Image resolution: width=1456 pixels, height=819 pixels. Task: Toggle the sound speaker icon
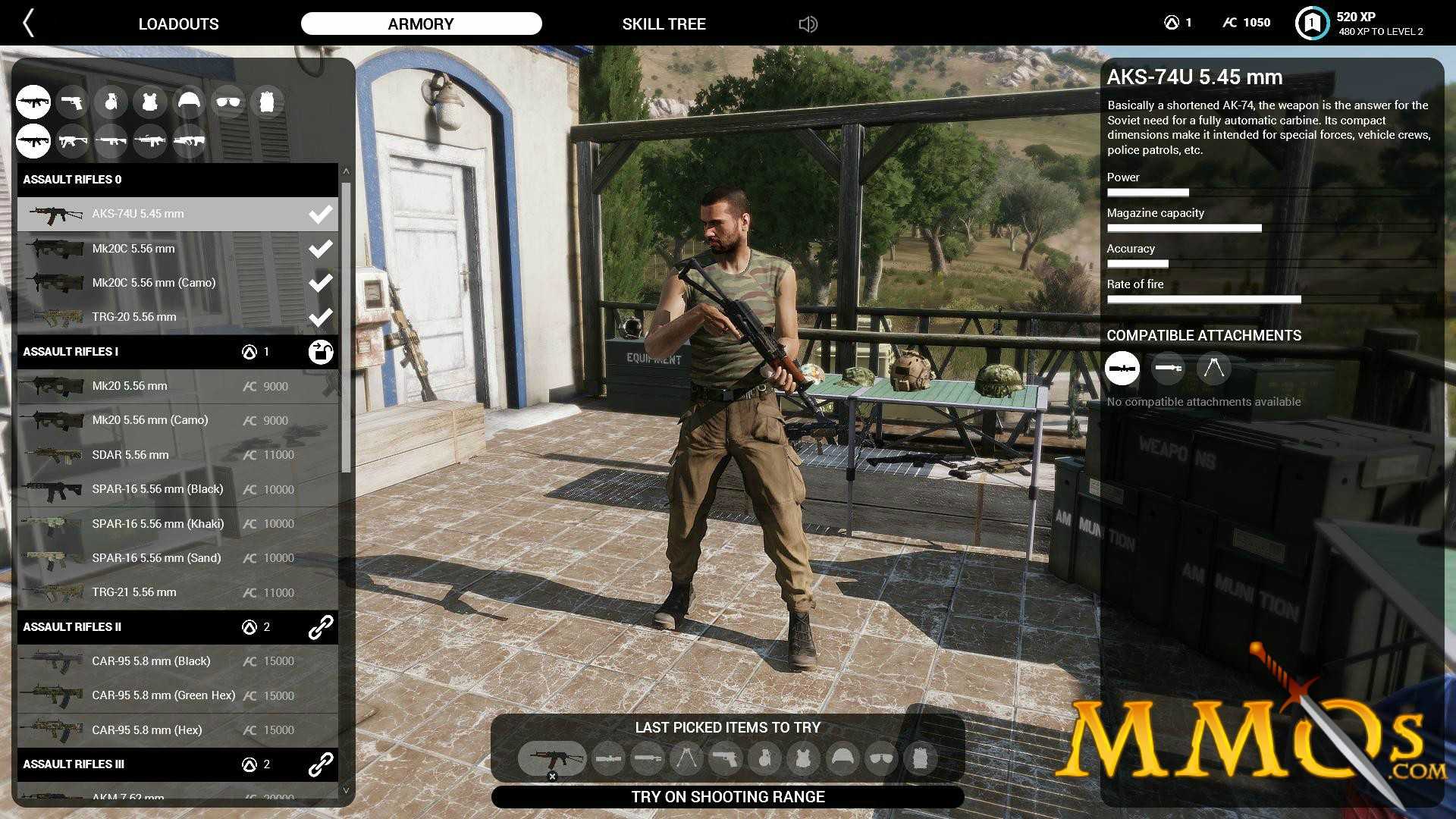point(808,24)
